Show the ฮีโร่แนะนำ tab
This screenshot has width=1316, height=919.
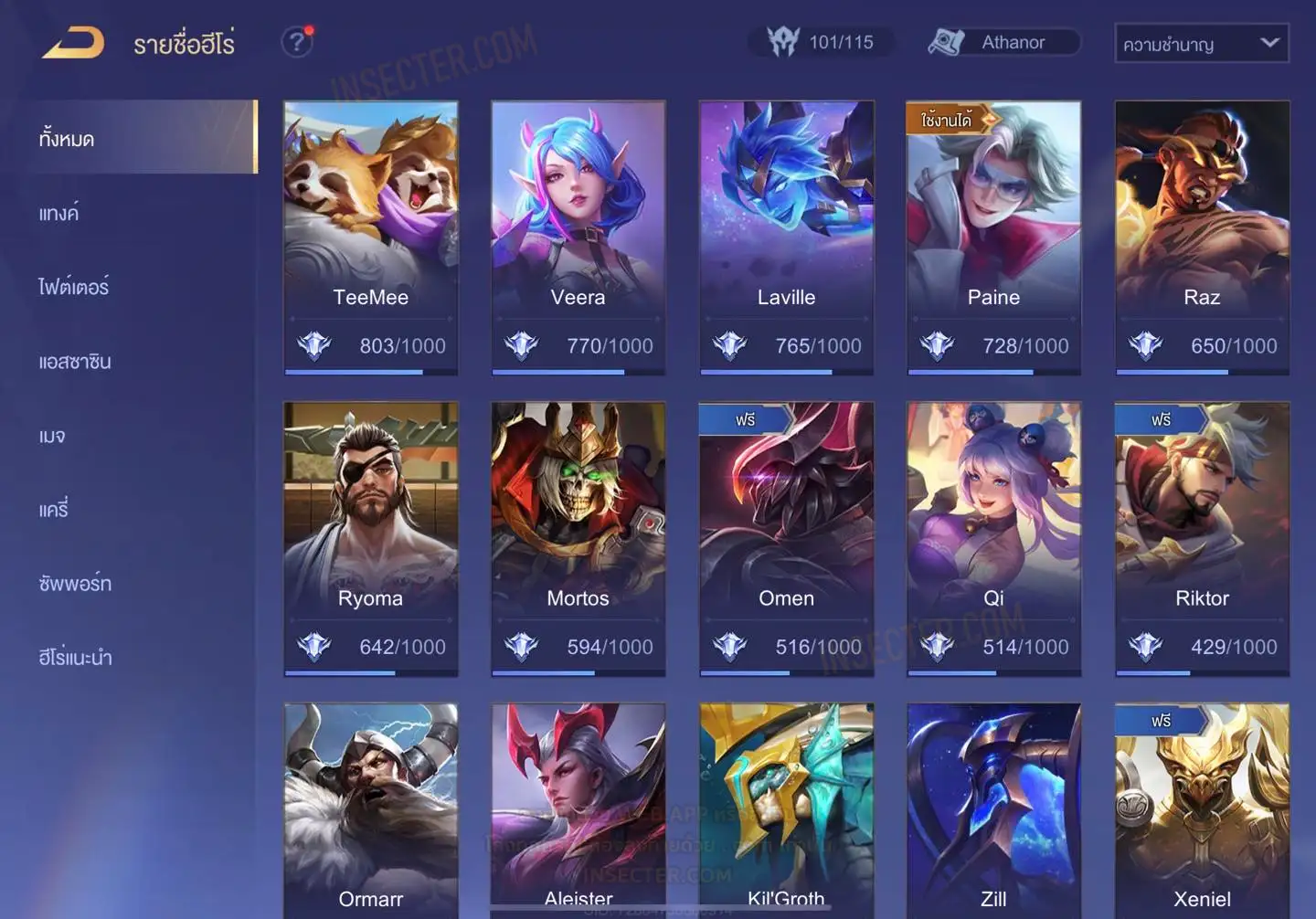pyautogui.click(x=75, y=657)
